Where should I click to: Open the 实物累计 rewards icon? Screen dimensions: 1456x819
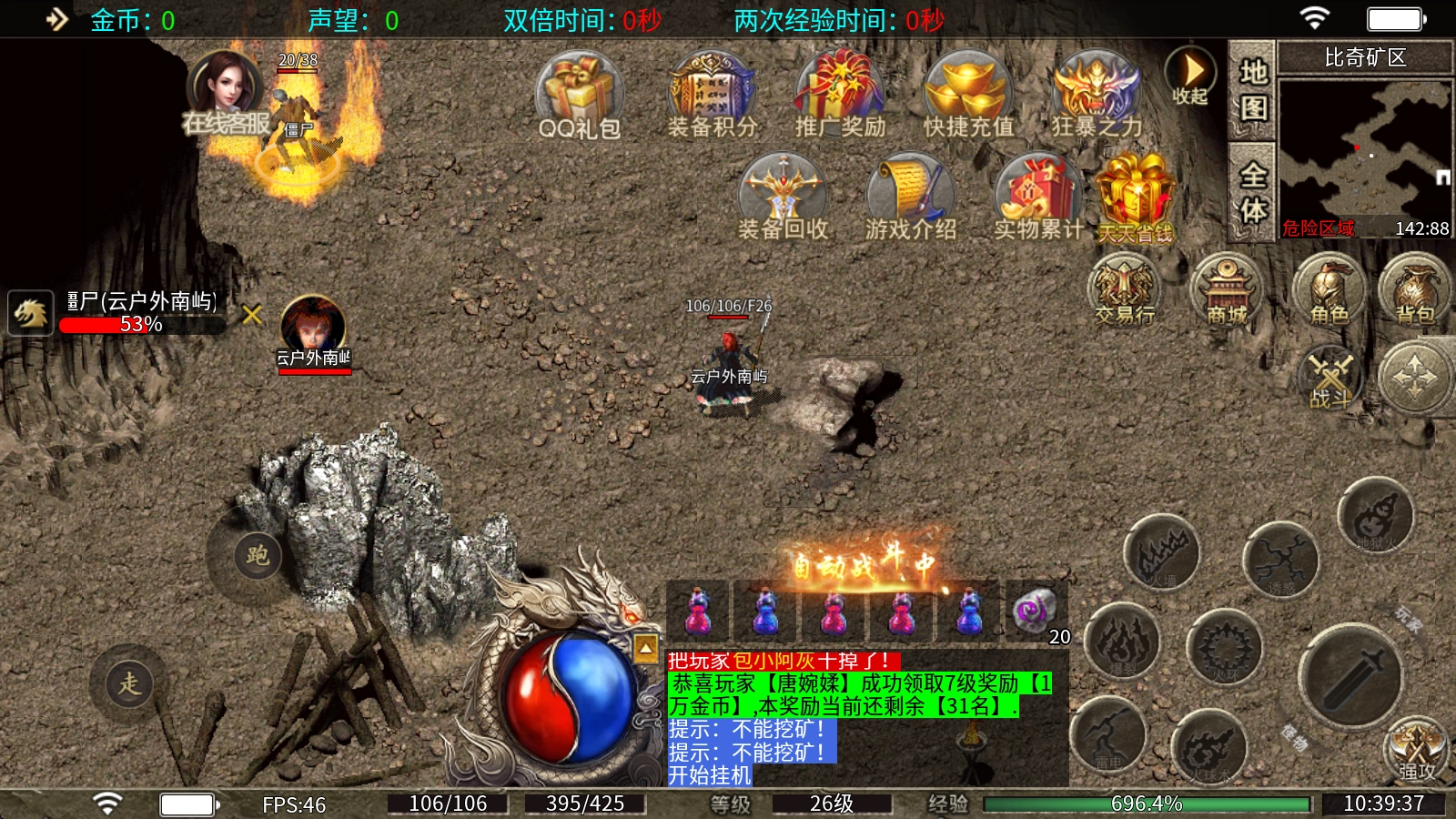click(1038, 197)
